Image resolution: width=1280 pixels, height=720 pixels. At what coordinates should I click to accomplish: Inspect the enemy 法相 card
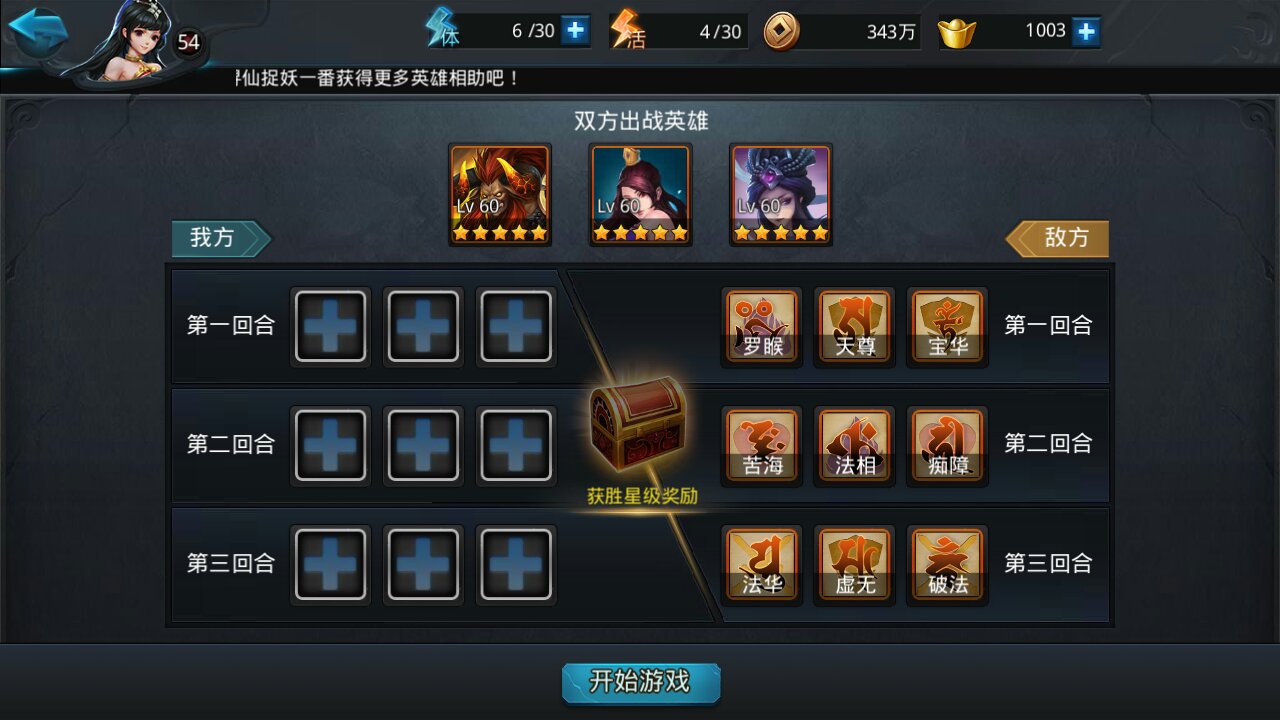pos(855,446)
